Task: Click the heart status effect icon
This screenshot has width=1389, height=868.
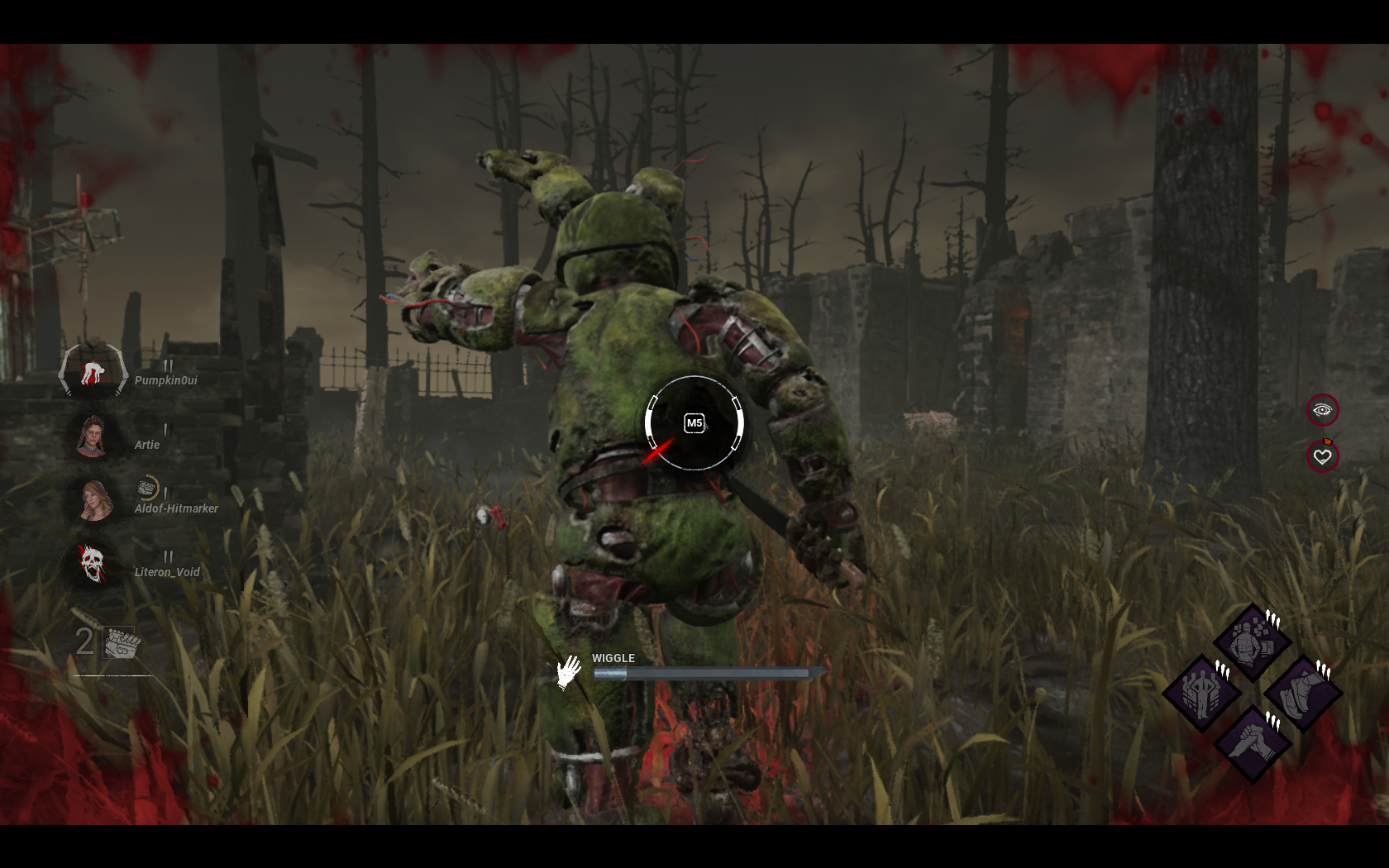Action: pos(1322,456)
